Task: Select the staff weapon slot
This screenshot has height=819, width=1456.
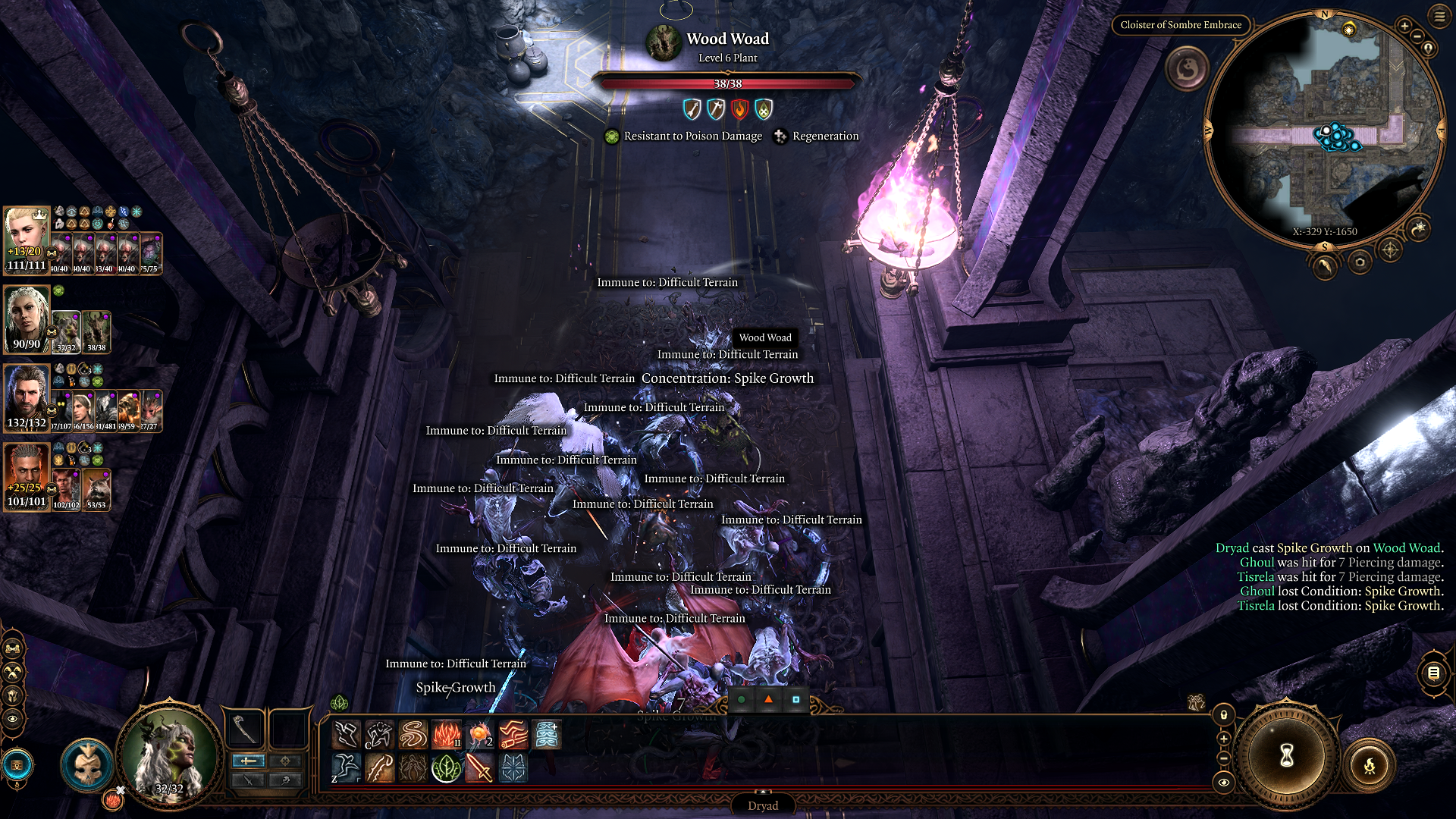Action: pyautogui.click(x=244, y=728)
